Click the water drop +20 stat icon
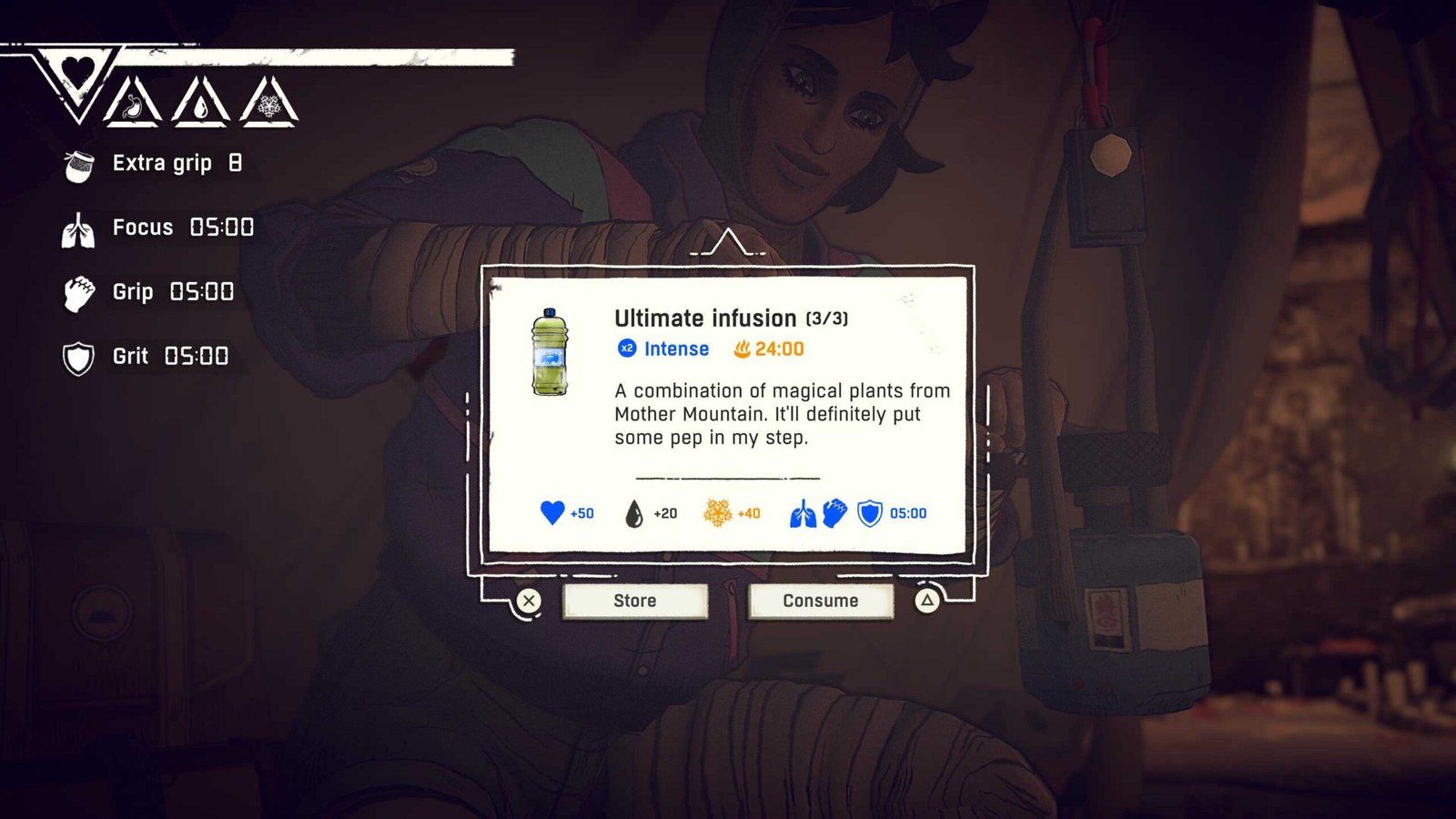This screenshot has height=819, width=1456. tap(634, 513)
